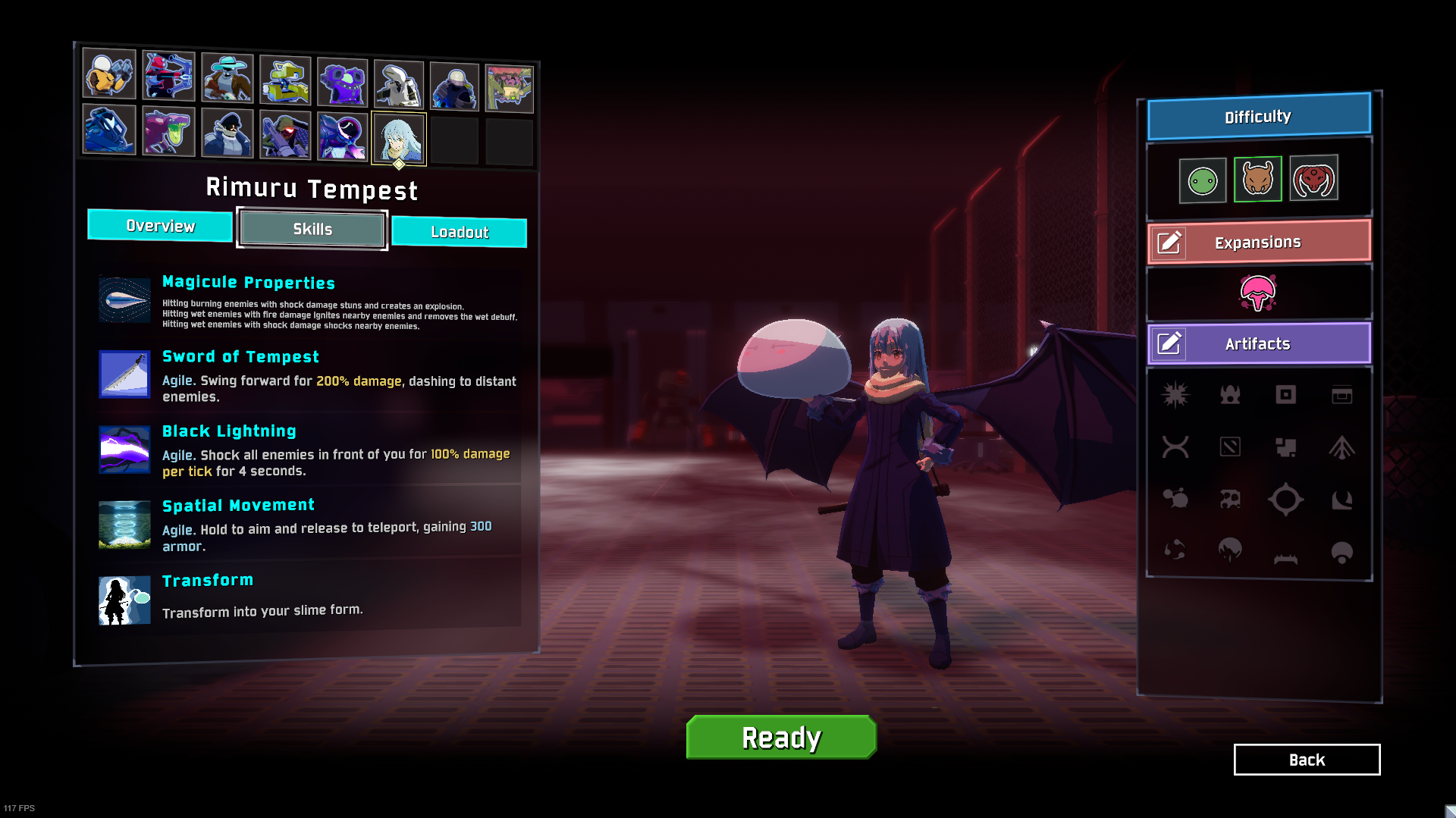Image resolution: width=1456 pixels, height=818 pixels.
Task: Show the Loadout tab
Action: [x=460, y=232]
